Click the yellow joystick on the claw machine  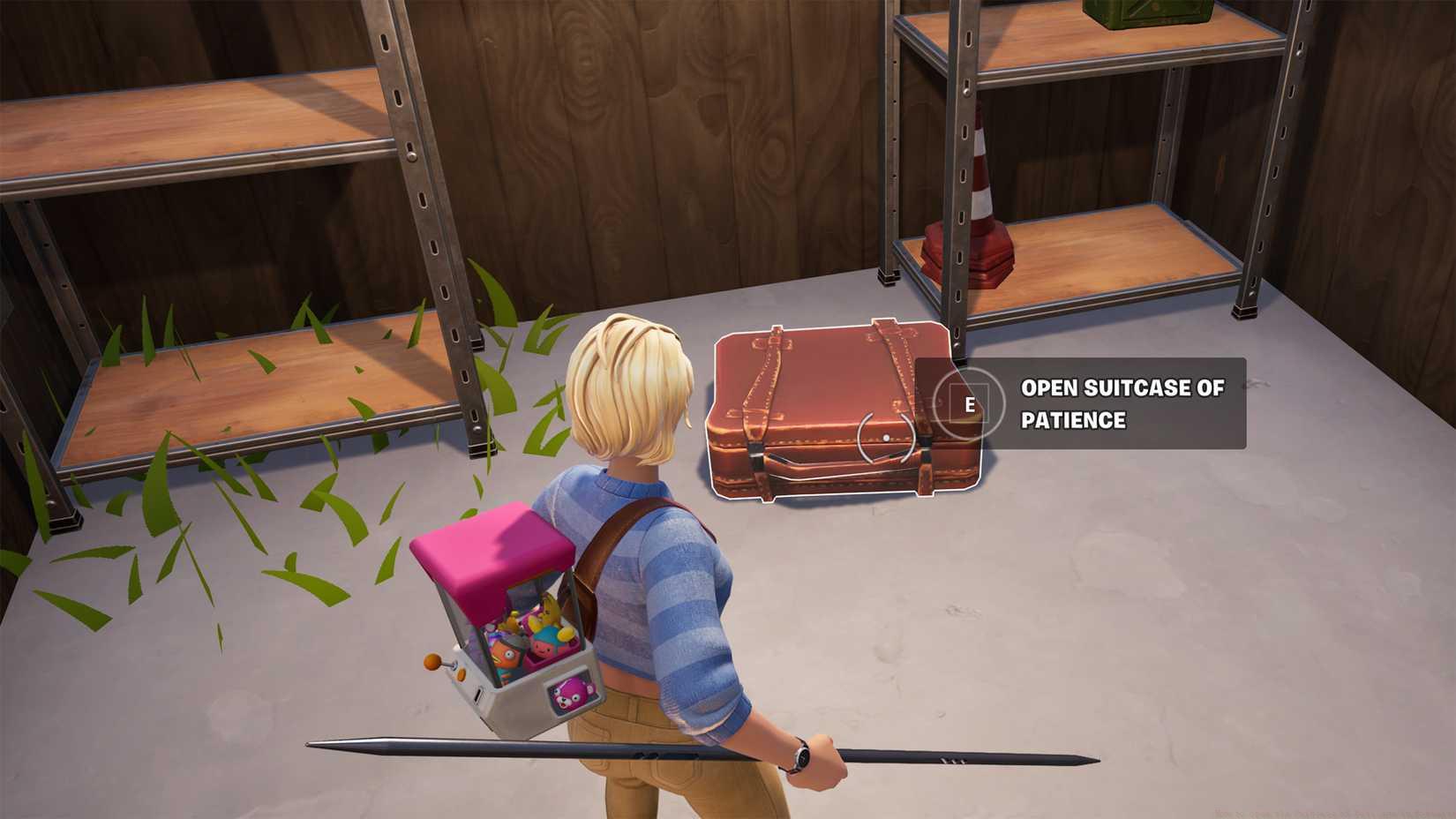(x=431, y=662)
